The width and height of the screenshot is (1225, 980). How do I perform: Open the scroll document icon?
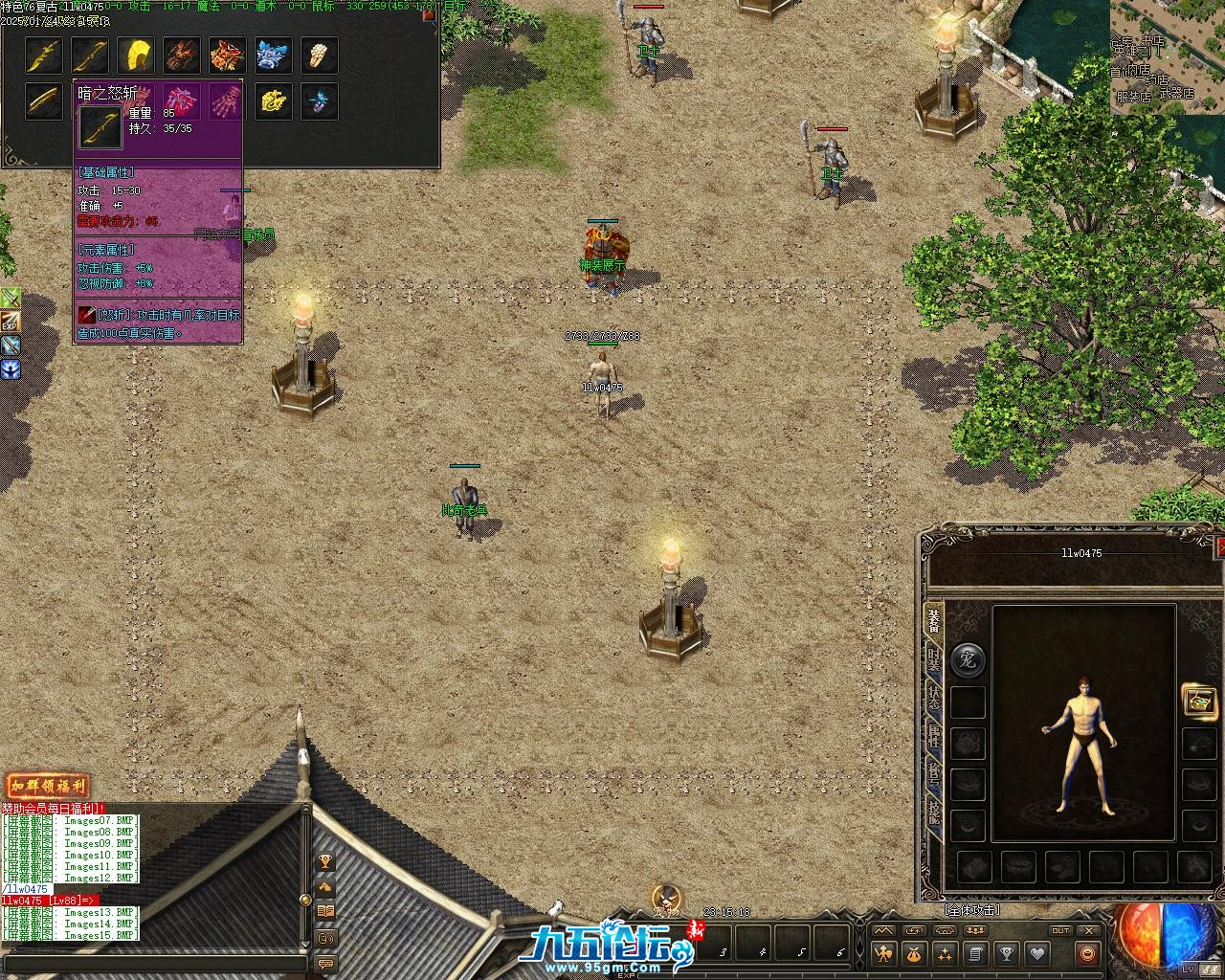click(975, 953)
